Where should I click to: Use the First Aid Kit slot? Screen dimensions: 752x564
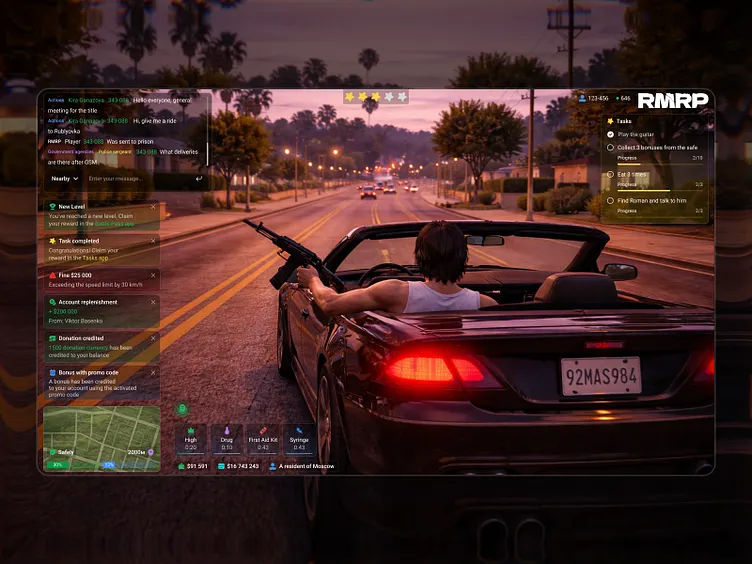263,439
